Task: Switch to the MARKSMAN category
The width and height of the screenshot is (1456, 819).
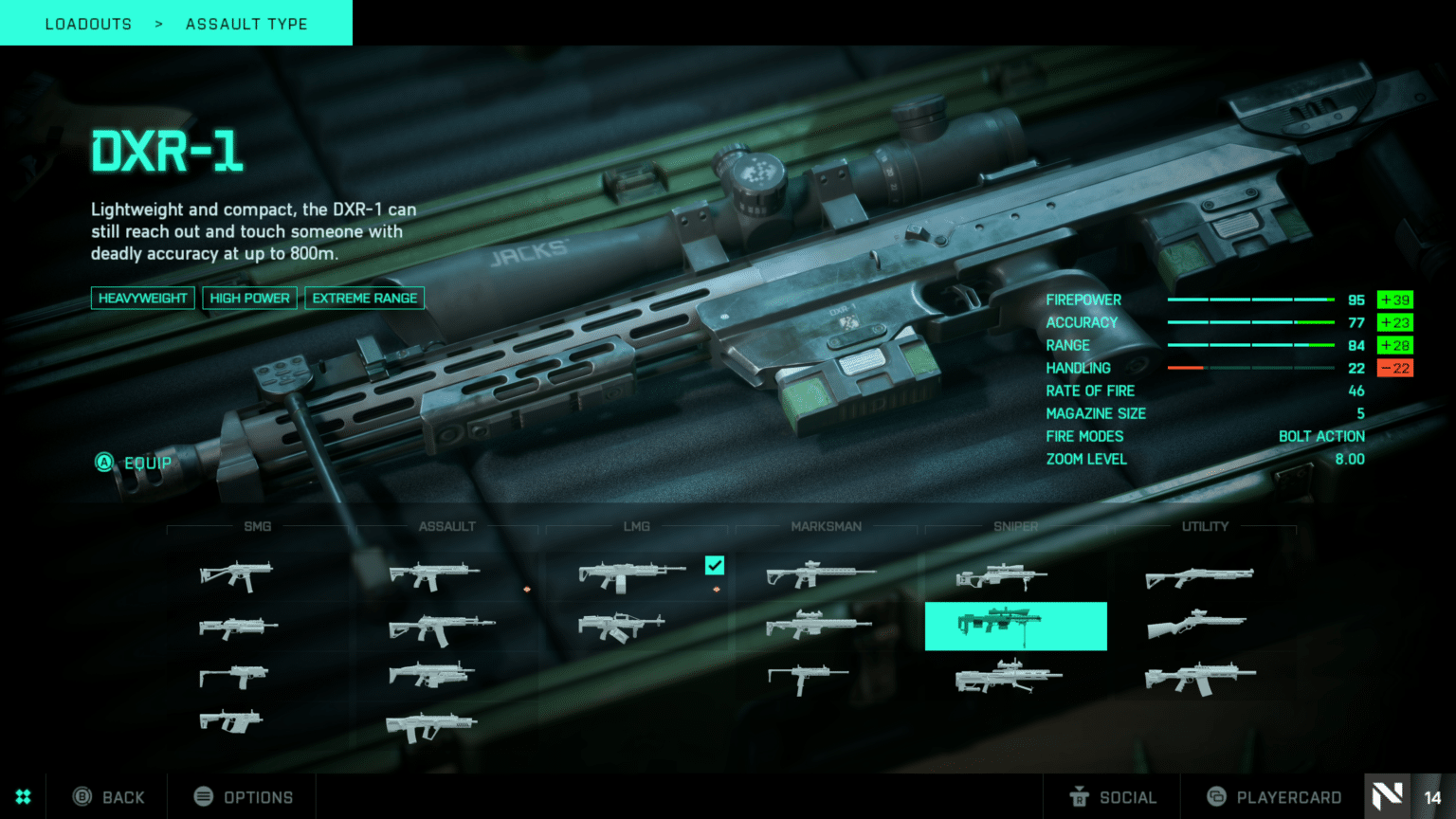Action: click(x=826, y=526)
